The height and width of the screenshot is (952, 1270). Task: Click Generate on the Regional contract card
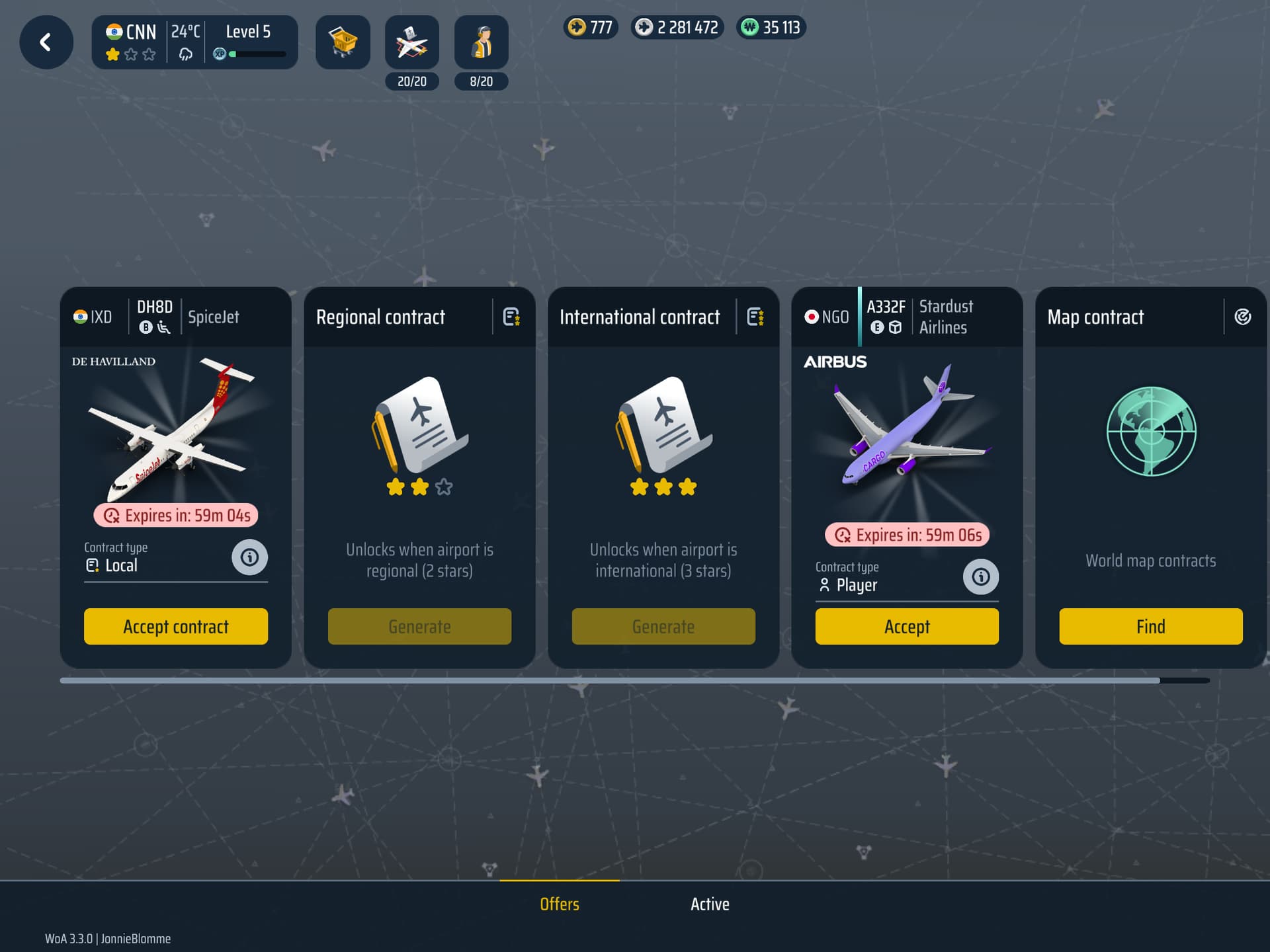[419, 626]
